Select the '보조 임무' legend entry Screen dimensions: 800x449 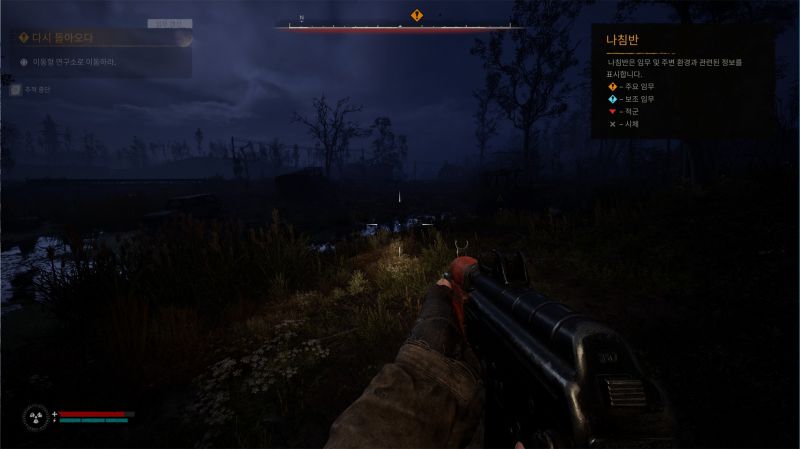point(636,99)
